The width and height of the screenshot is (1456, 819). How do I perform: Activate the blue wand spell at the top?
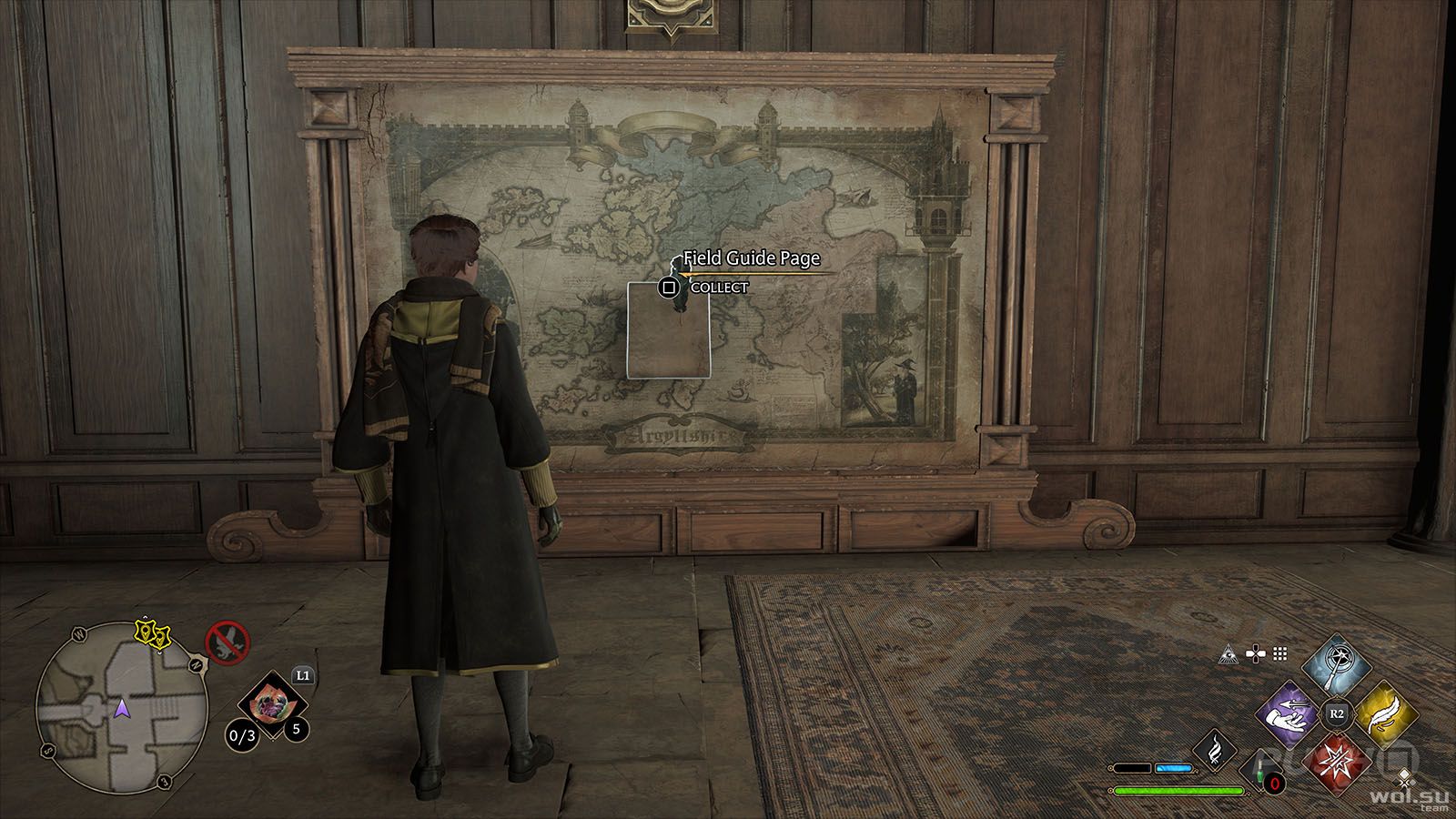[1336, 667]
